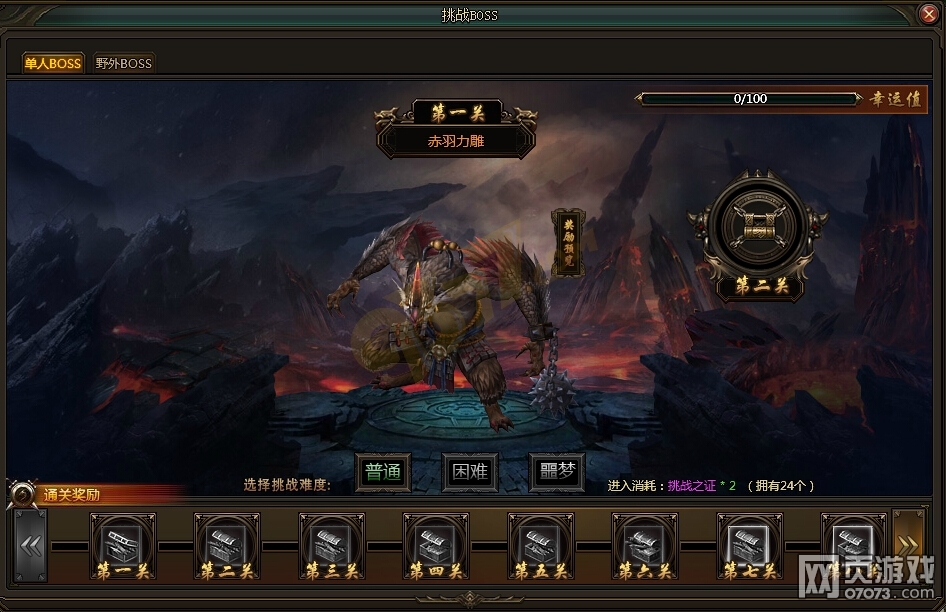The width and height of the screenshot is (946, 612).
Task: Show previous clear rewards with left arrow
Action: 31,545
